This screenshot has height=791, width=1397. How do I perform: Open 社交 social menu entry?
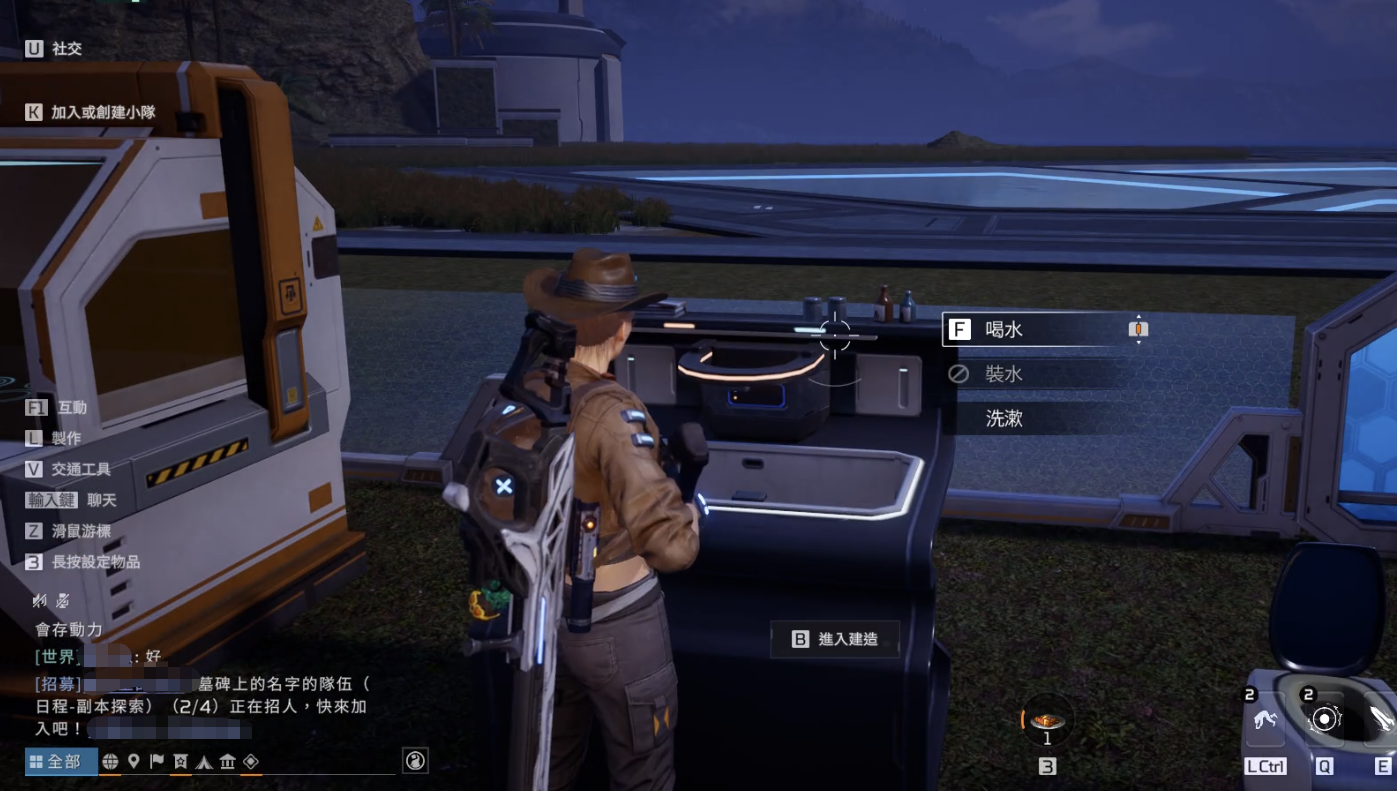(66, 48)
